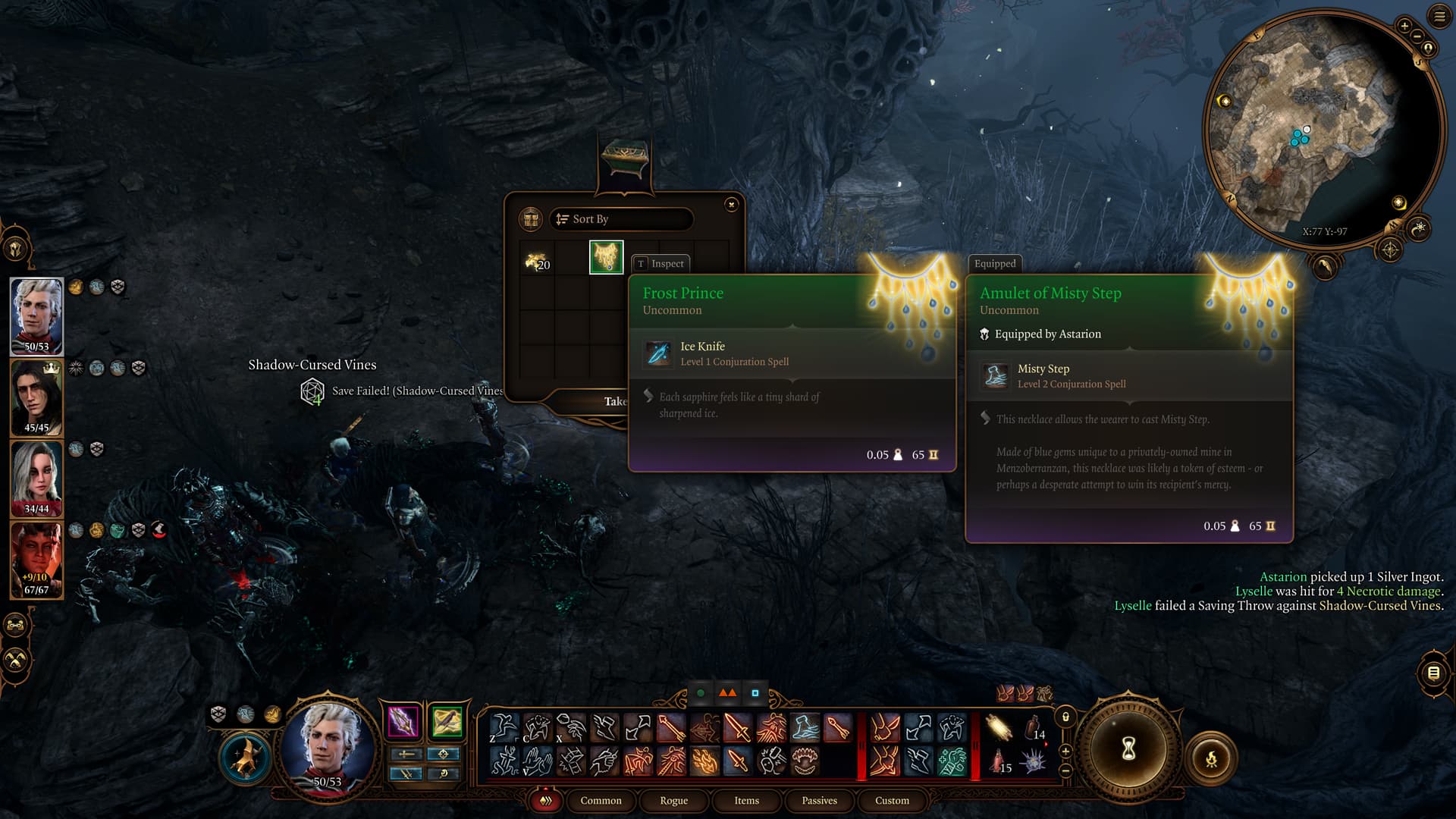Zoom in on the minimap
The width and height of the screenshot is (1456, 819).
coord(1404,26)
